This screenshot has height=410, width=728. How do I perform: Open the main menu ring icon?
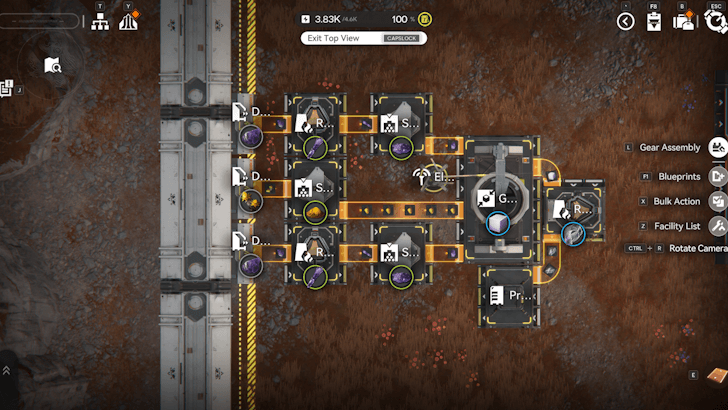716,20
